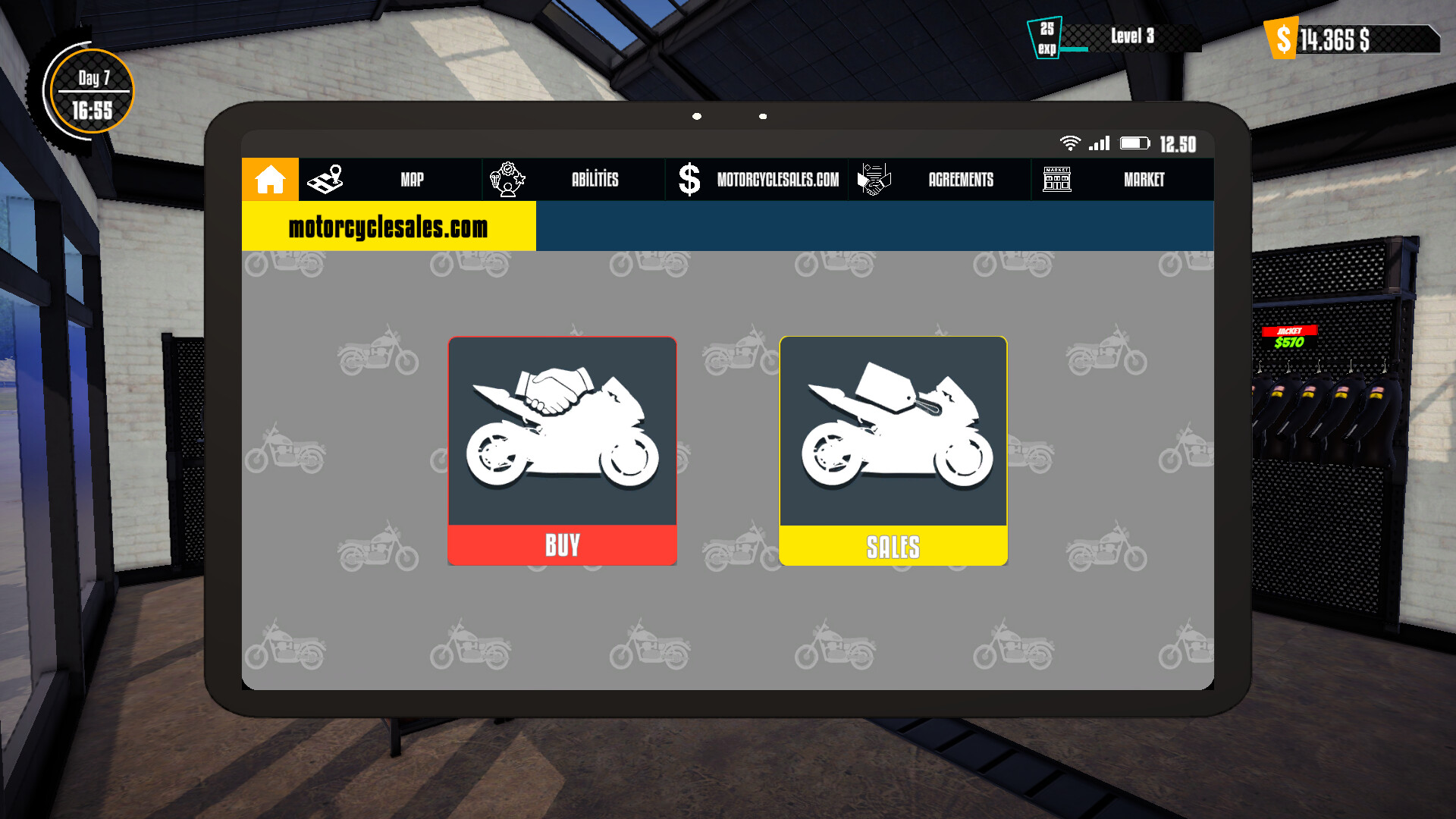The image size is (1456, 819).
Task: Click the handshake icon for Agreements
Action: tap(874, 179)
